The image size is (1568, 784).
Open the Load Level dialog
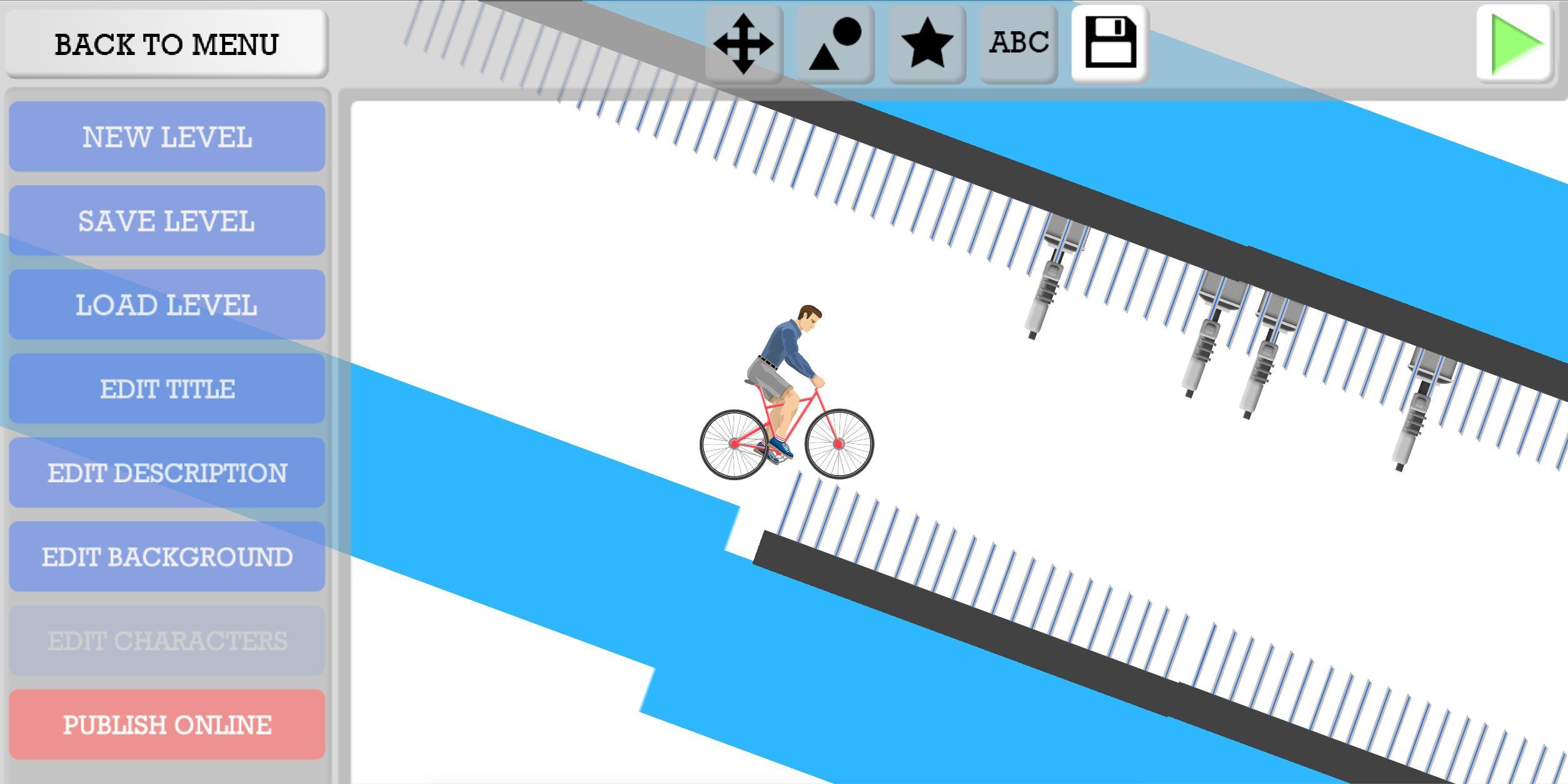[166, 305]
